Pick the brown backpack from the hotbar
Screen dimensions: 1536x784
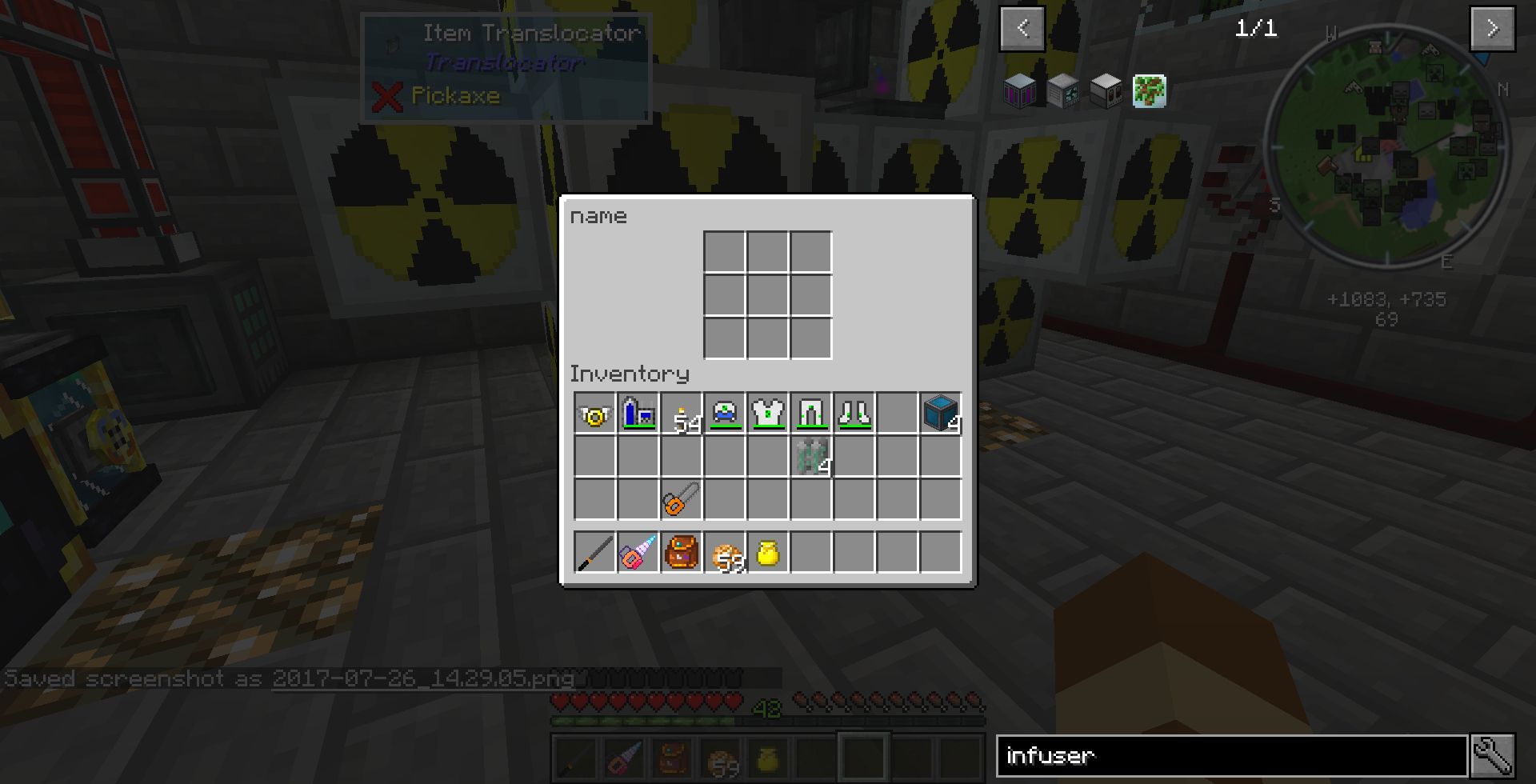(x=682, y=553)
